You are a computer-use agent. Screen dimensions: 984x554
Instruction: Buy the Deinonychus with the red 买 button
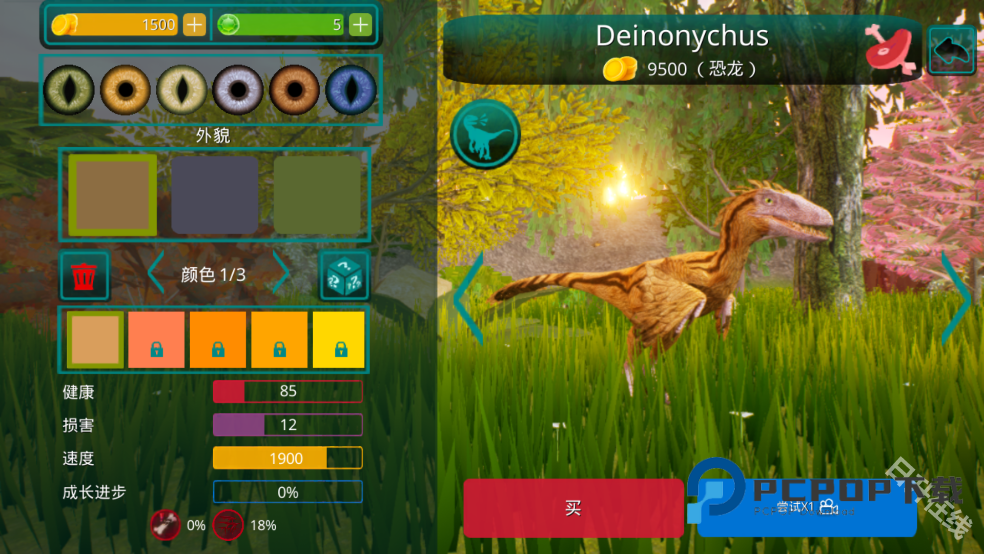point(573,508)
